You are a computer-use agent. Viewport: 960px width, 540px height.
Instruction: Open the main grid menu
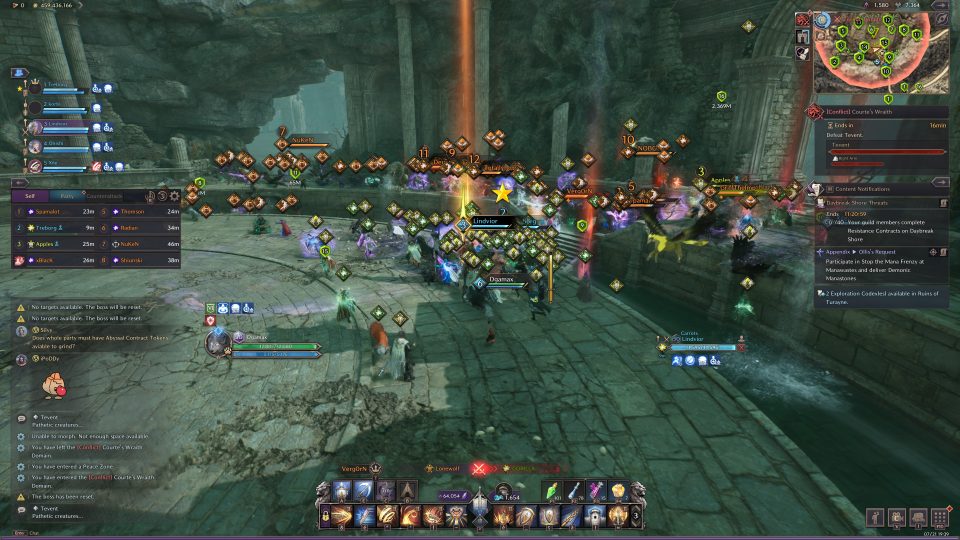(939, 518)
